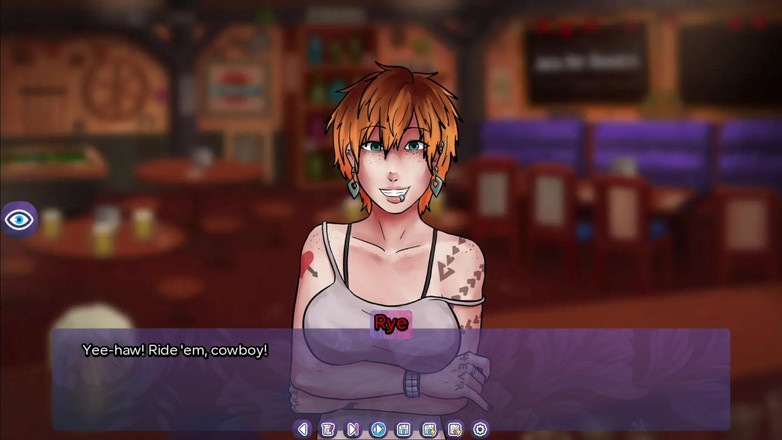Skip dialogue with the skip-forward button
Viewport: 782px width, 440px height.
(353, 429)
